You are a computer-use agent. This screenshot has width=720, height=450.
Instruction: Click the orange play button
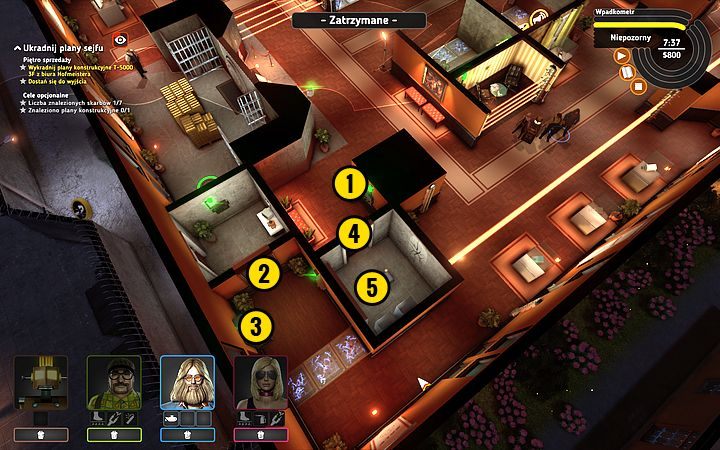coord(622,56)
